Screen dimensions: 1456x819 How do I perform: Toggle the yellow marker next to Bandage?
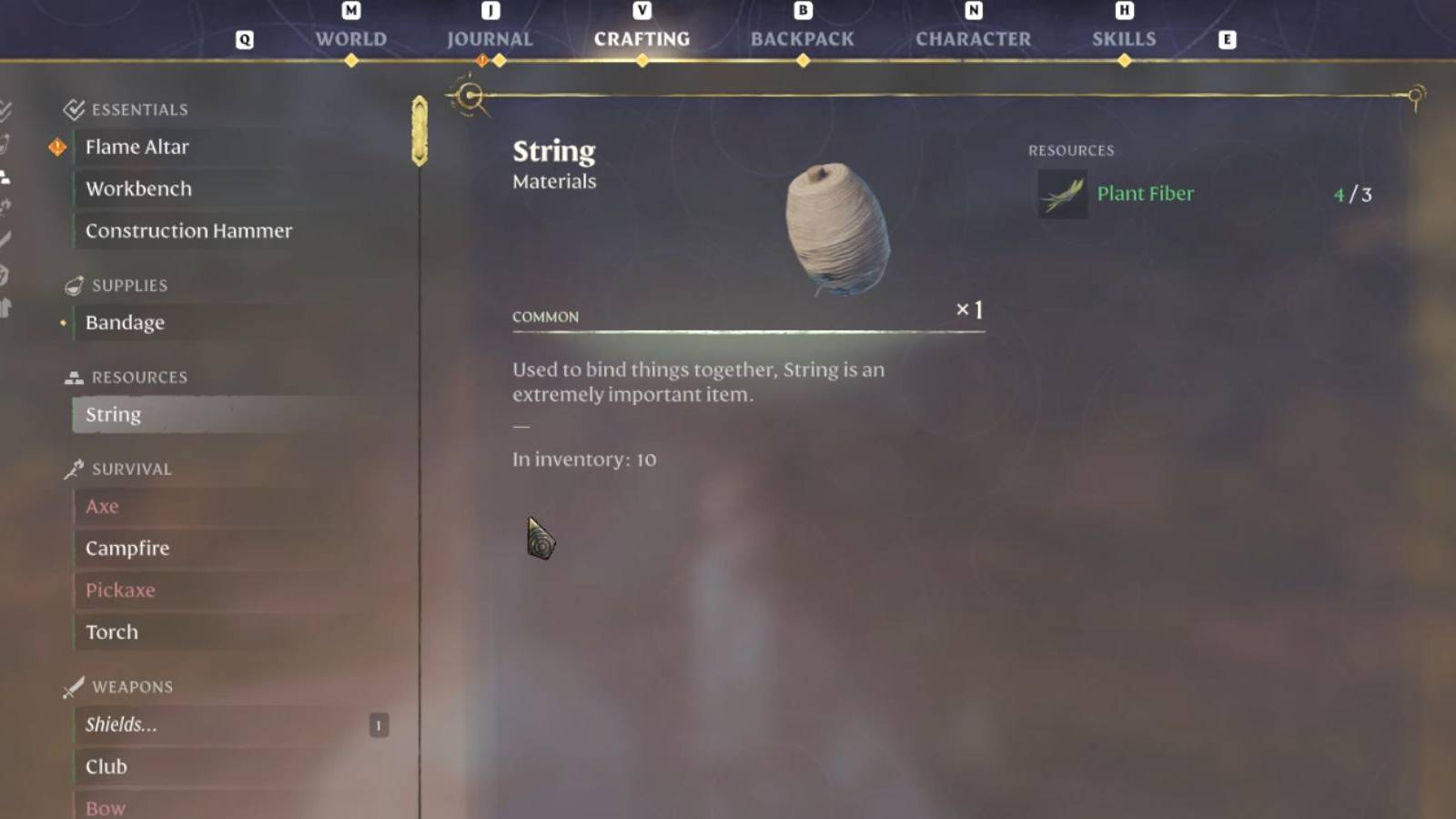(x=63, y=322)
